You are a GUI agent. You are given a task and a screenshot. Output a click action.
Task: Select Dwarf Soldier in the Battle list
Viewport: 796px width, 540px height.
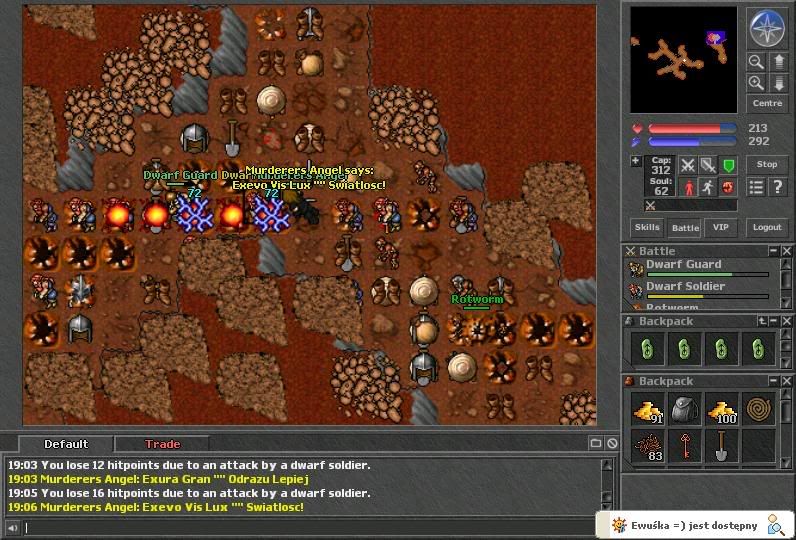(x=686, y=287)
